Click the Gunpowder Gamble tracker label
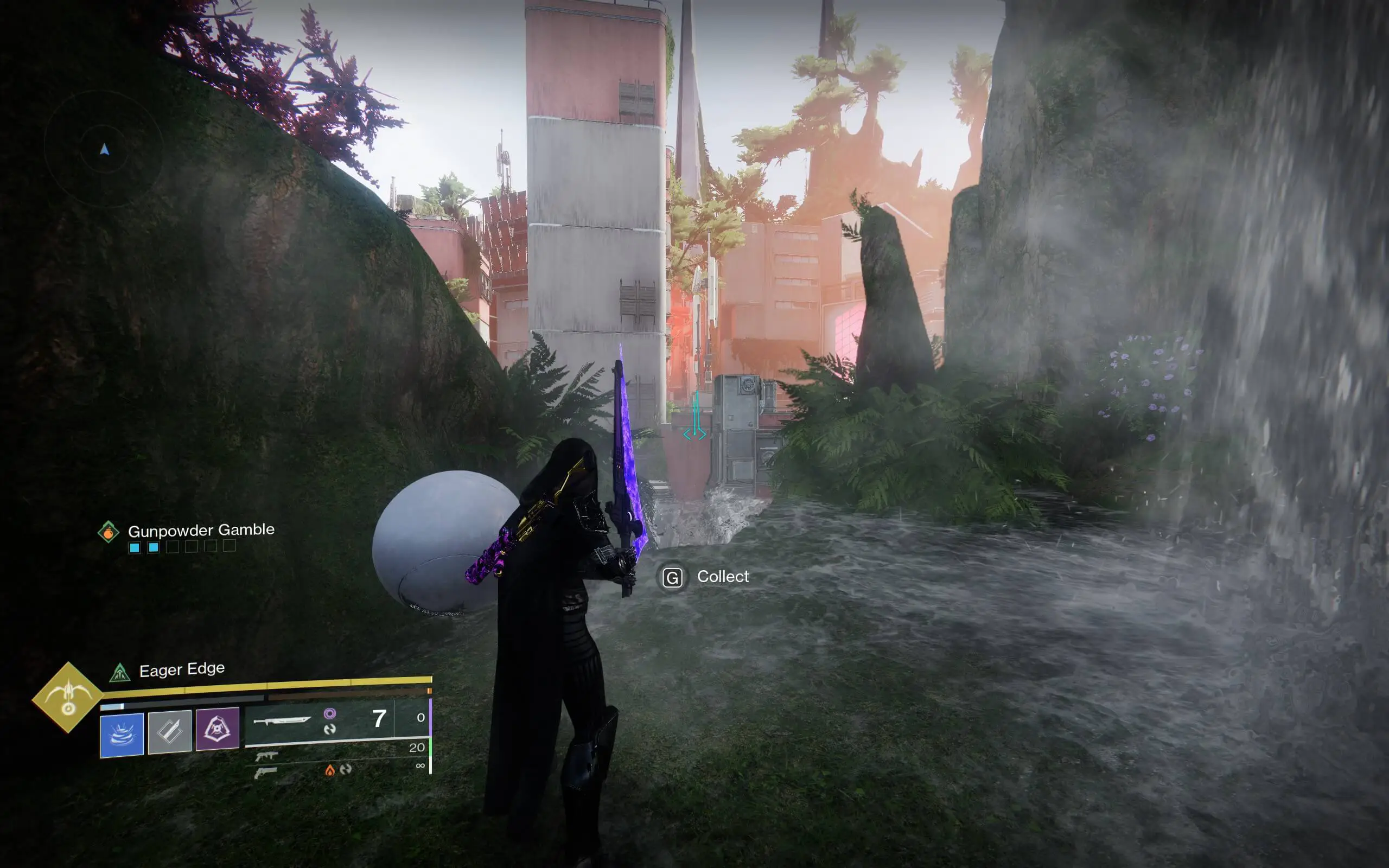This screenshot has height=868, width=1389. (x=201, y=529)
